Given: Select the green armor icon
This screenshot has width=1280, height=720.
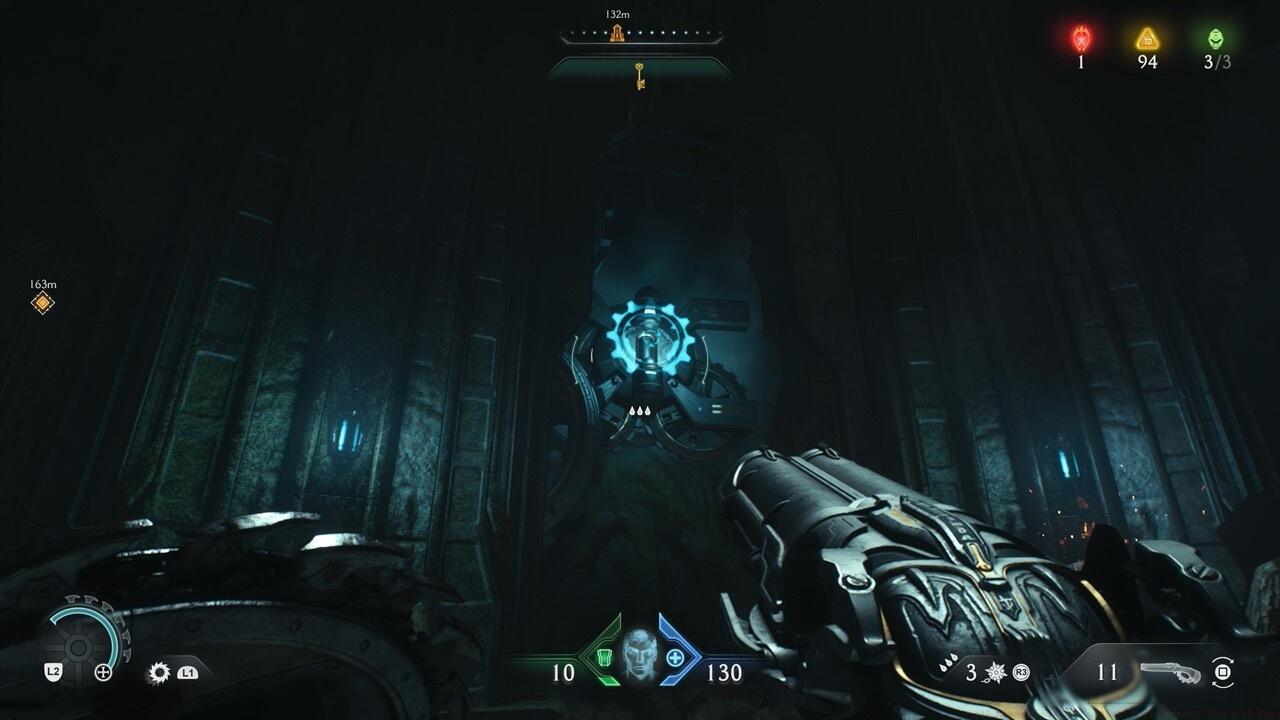Looking at the screenshot, I should (x=602, y=657).
